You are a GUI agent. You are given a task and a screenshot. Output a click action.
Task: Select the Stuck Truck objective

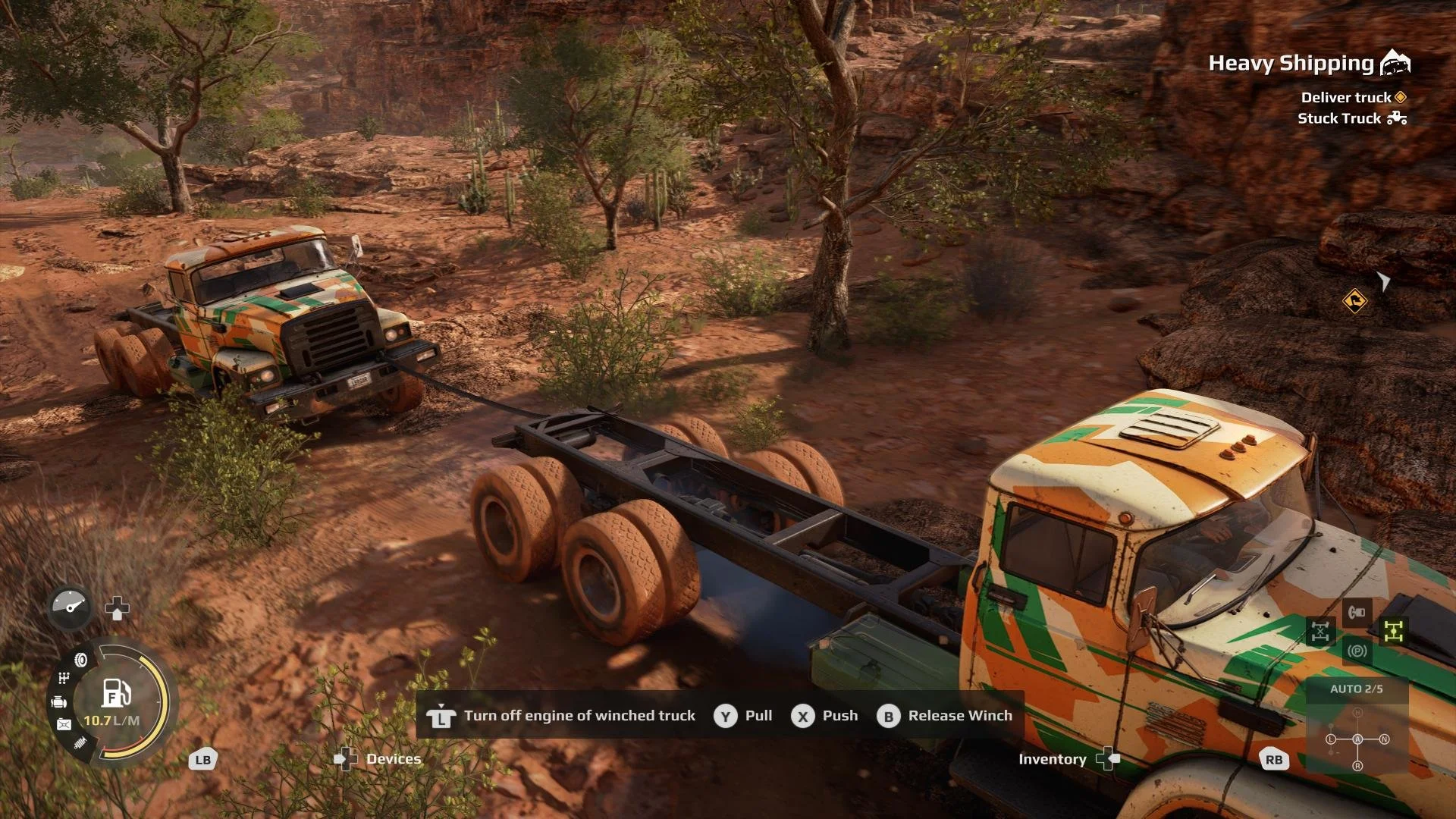tap(1339, 118)
